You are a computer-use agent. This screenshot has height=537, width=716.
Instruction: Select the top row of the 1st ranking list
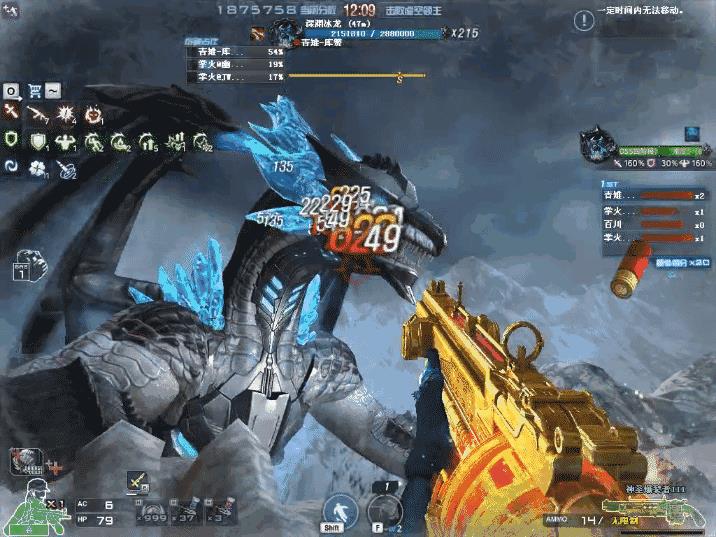pos(652,196)
